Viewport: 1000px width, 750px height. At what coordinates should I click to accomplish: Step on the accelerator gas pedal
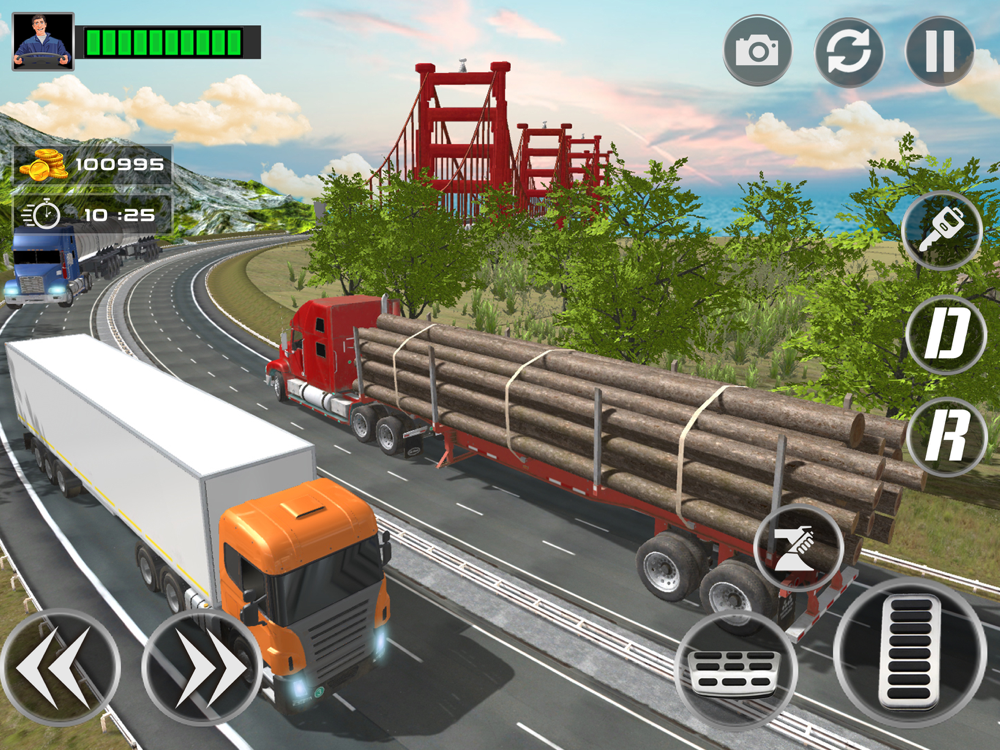click(x=909, y=651)
